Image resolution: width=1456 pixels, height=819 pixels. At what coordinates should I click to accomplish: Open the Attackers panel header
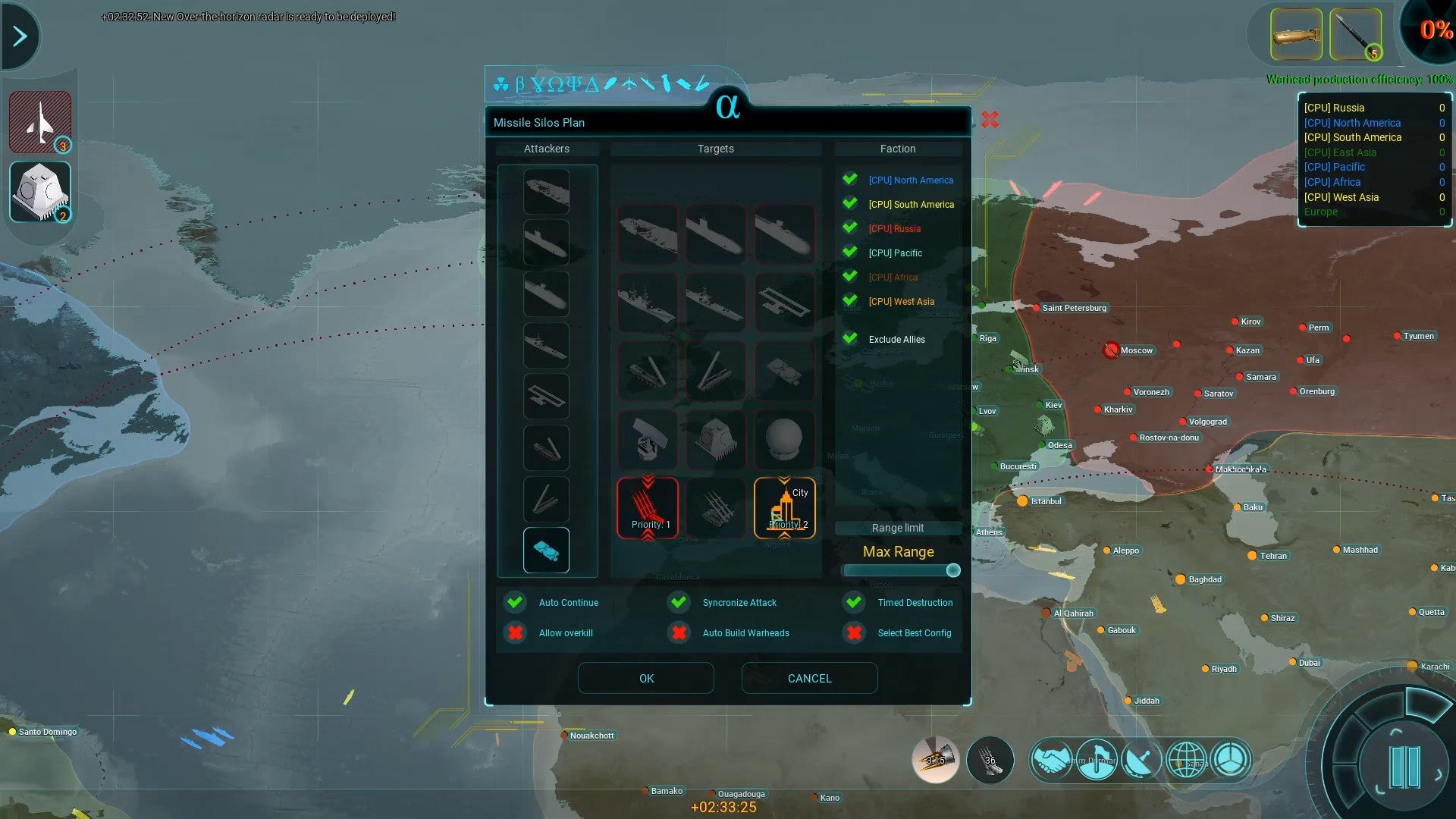[548, 149]
